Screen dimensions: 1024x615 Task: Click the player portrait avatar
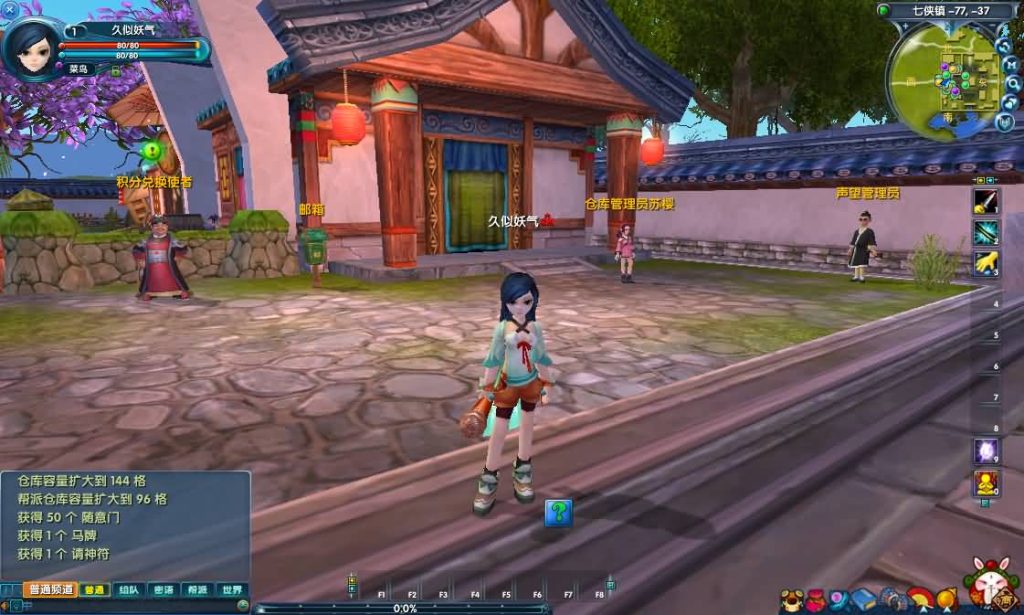(31, 46)
